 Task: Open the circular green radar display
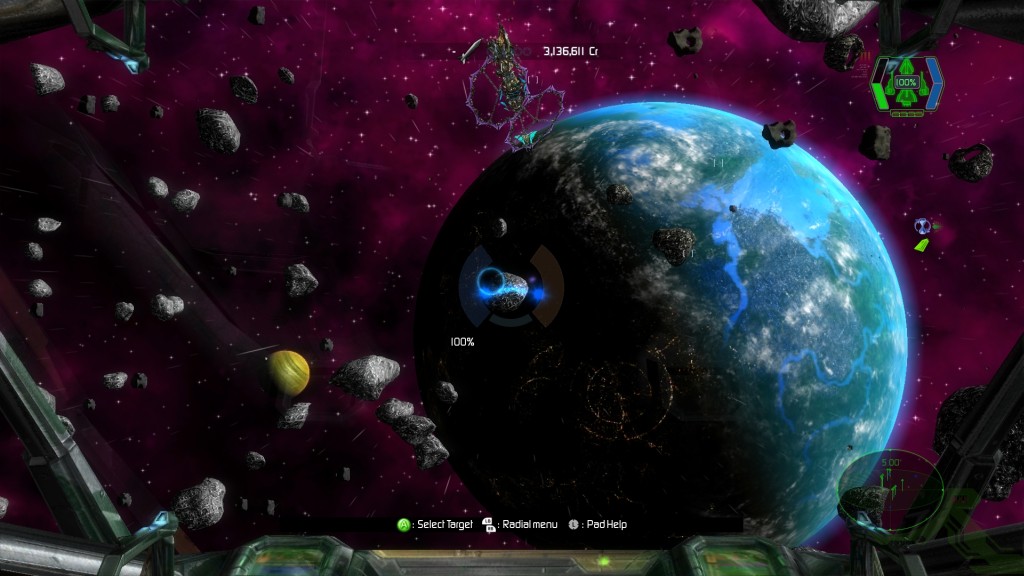pos(890,487)
